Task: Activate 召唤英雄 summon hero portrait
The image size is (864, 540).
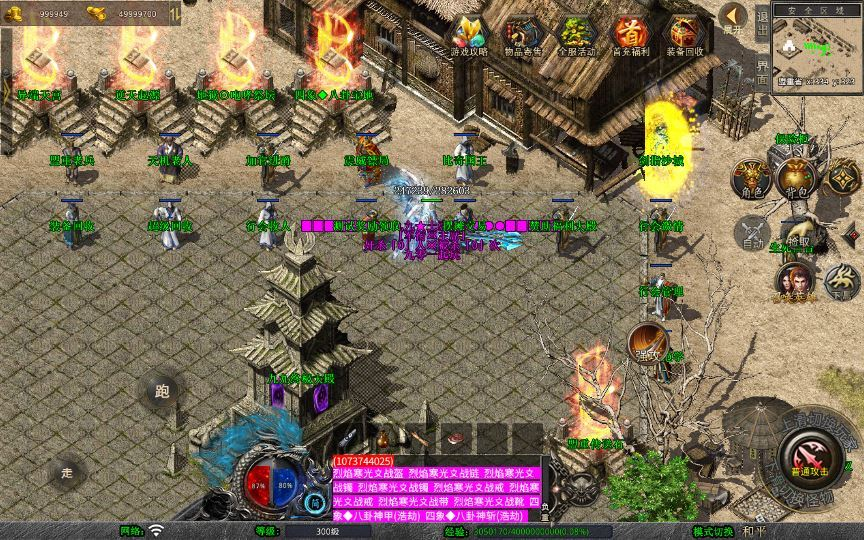Action: [x=795, y=282]
